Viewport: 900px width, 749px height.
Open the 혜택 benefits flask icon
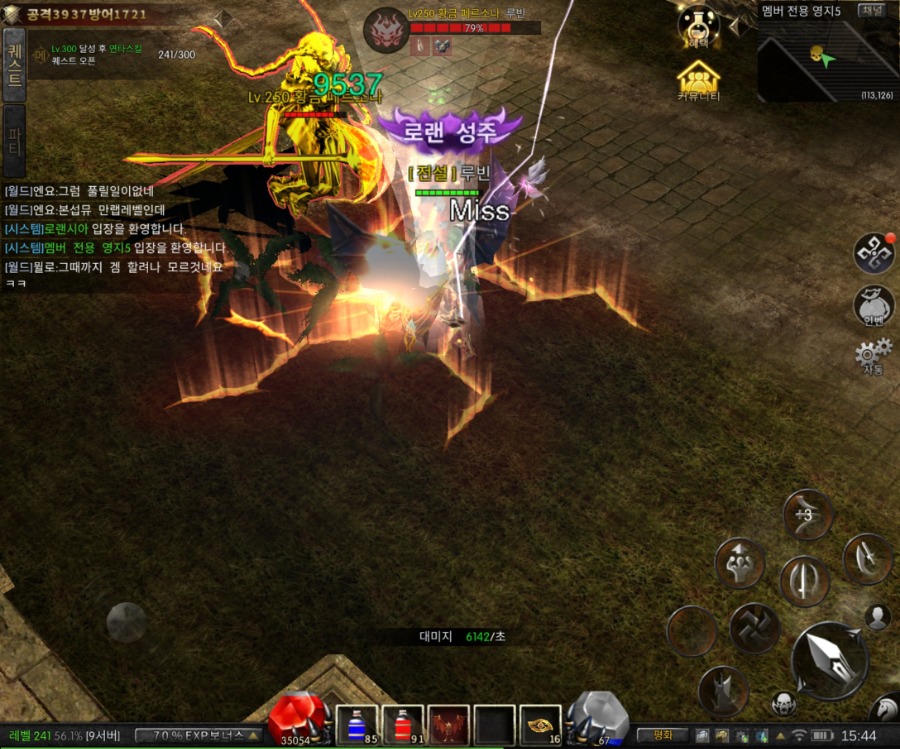click(699, 24)
